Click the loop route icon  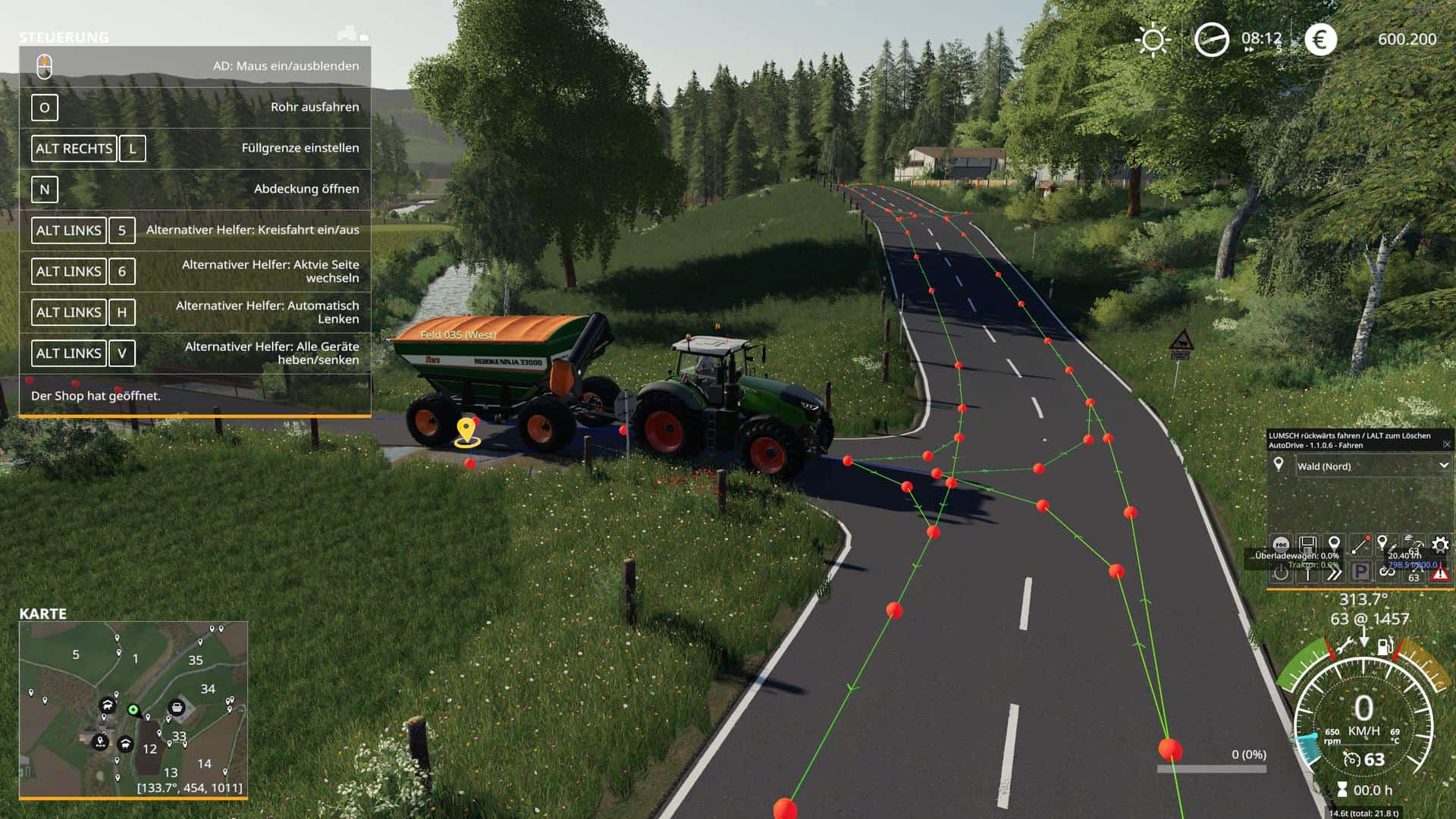pyautogui.click(x=1387, y=573)
